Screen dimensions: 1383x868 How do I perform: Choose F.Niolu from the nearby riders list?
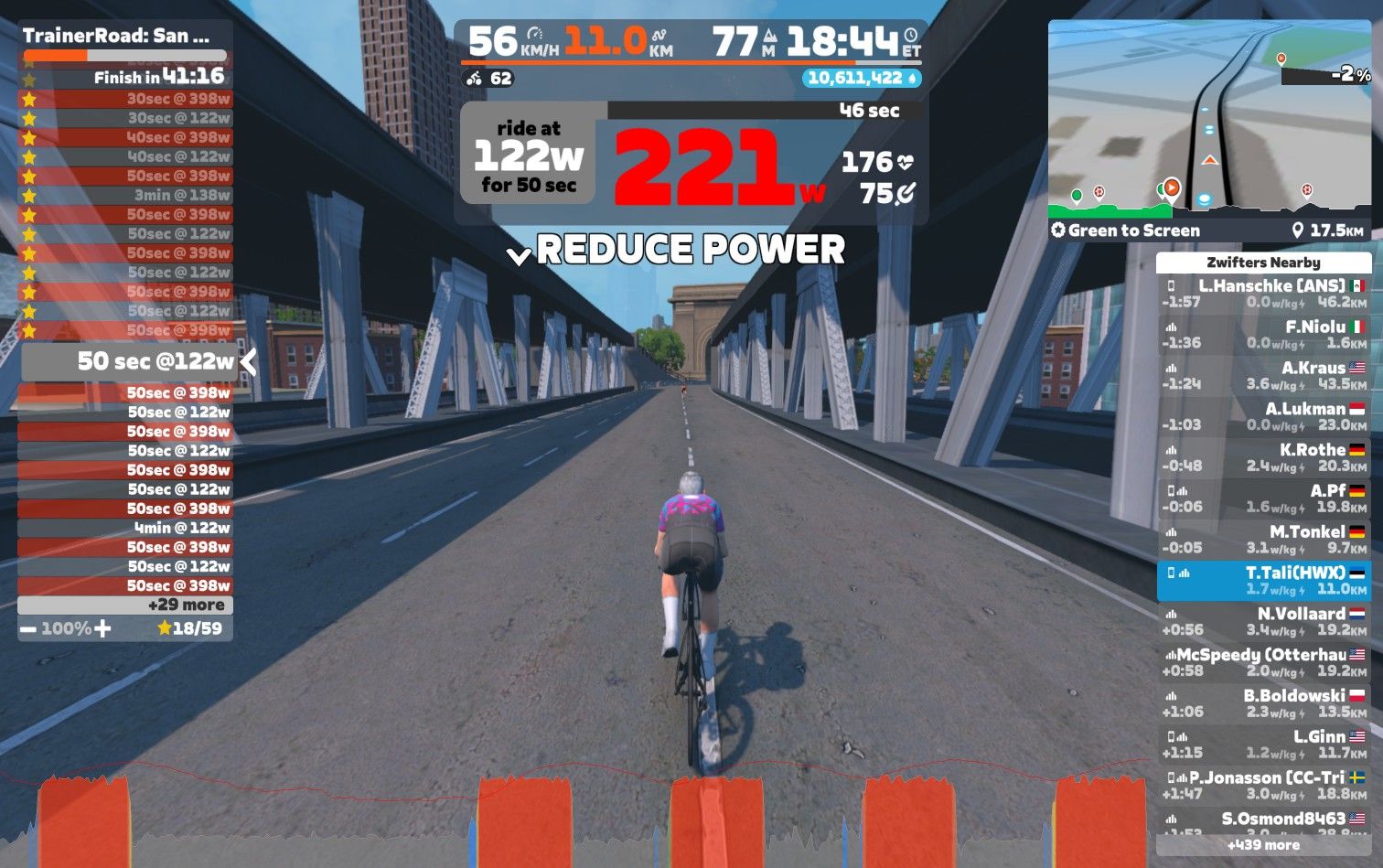tap(1263, 335)
